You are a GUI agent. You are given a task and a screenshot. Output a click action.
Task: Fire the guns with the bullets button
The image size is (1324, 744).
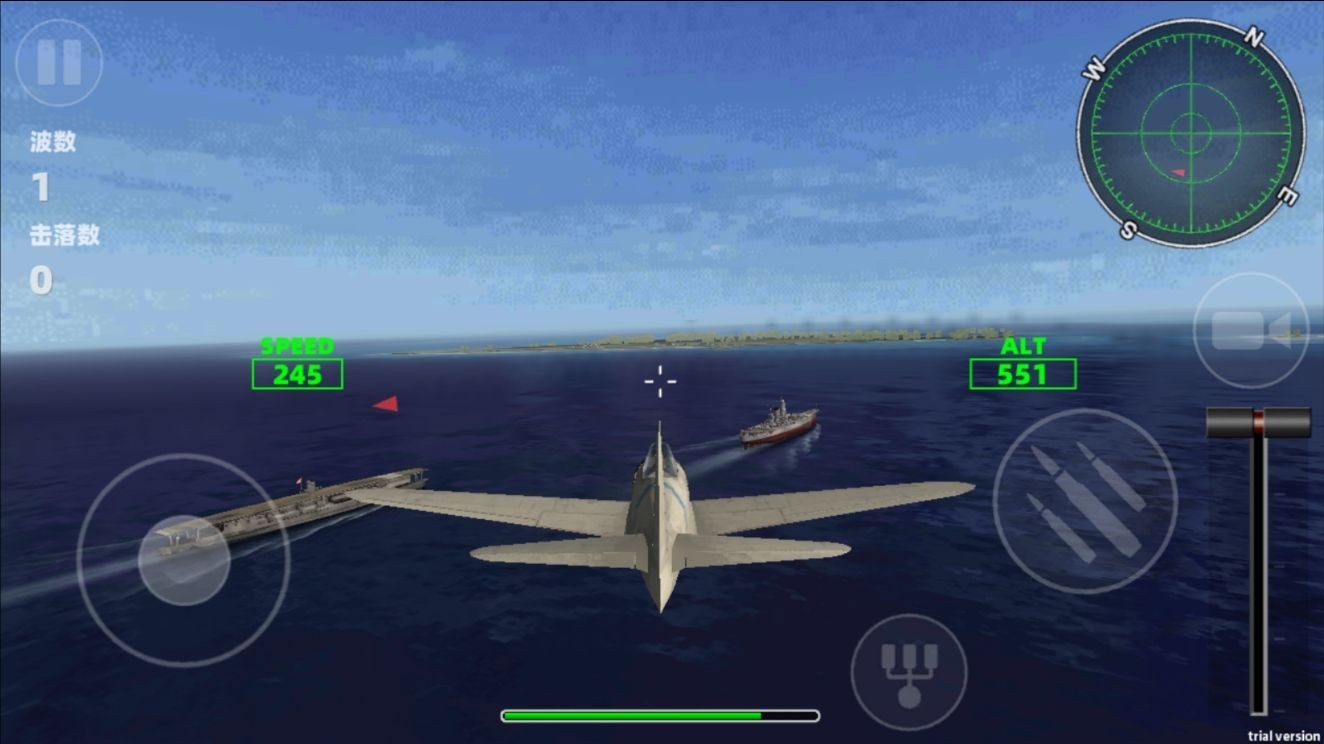tap(1084, 500)
